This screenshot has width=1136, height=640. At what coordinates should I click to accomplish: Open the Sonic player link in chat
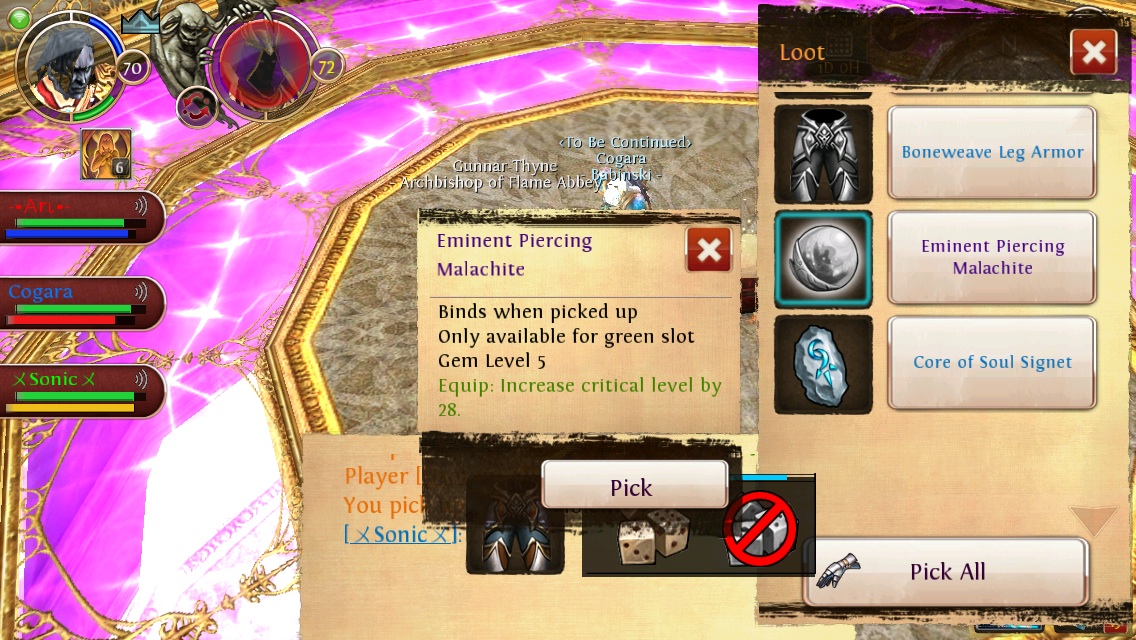(400, 535)
